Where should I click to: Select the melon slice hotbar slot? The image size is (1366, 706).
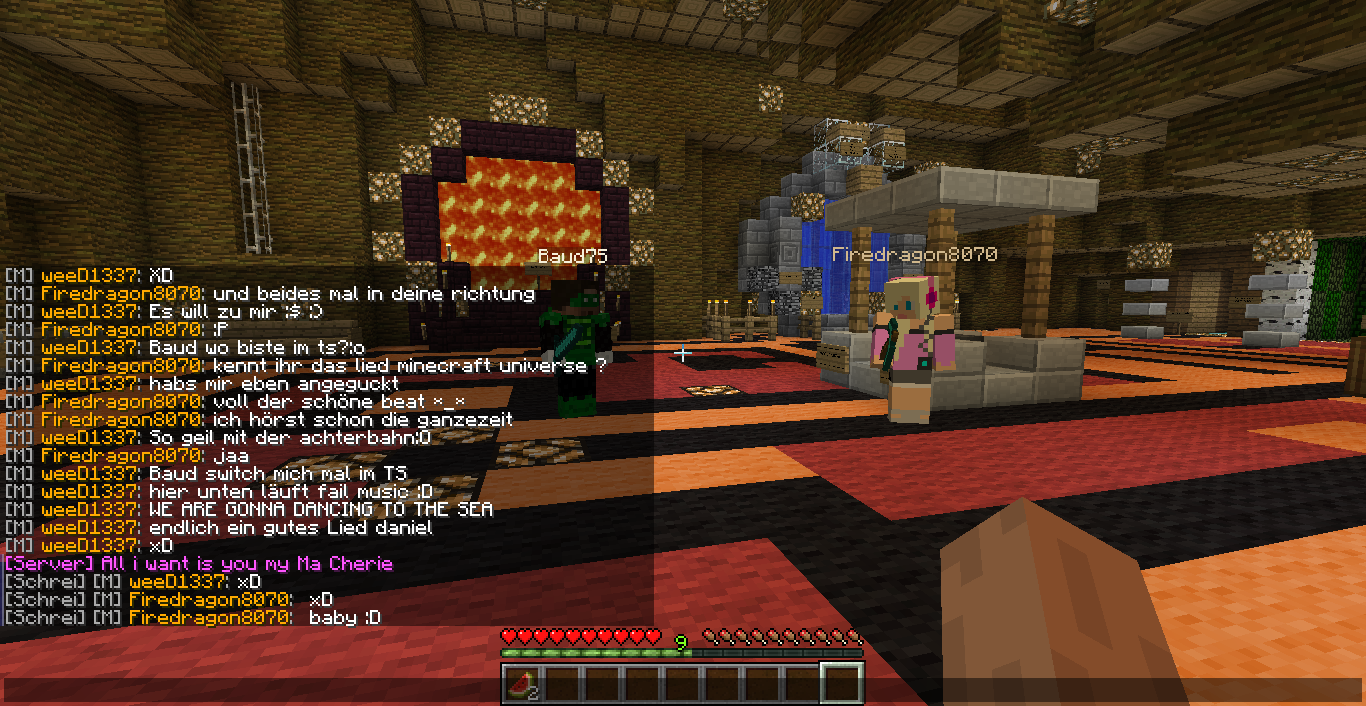tap(522, 684)
